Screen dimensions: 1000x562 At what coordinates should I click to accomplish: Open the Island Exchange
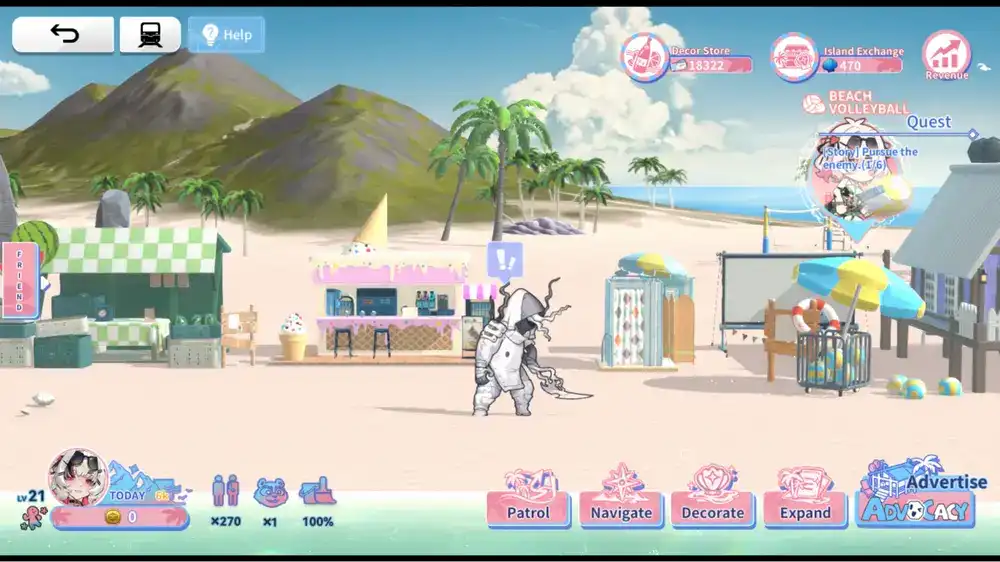tap(795, 57)
